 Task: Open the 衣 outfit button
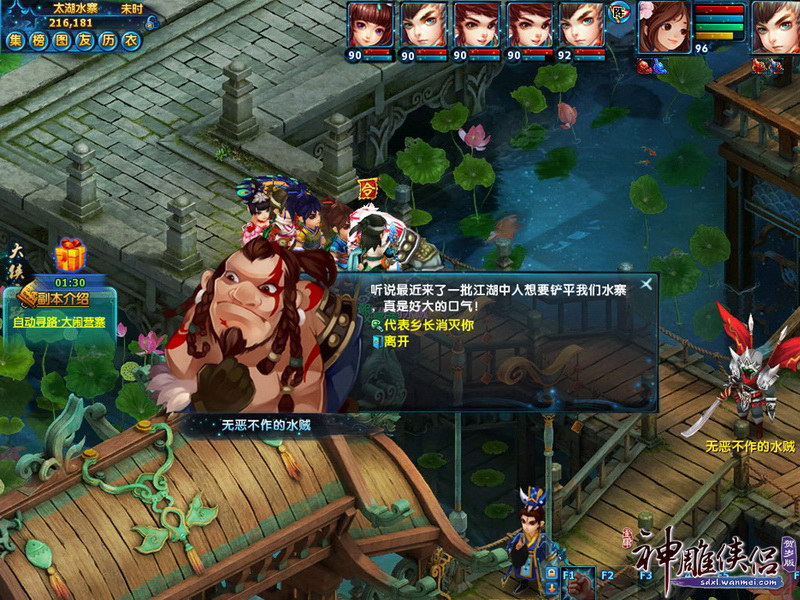131,40
